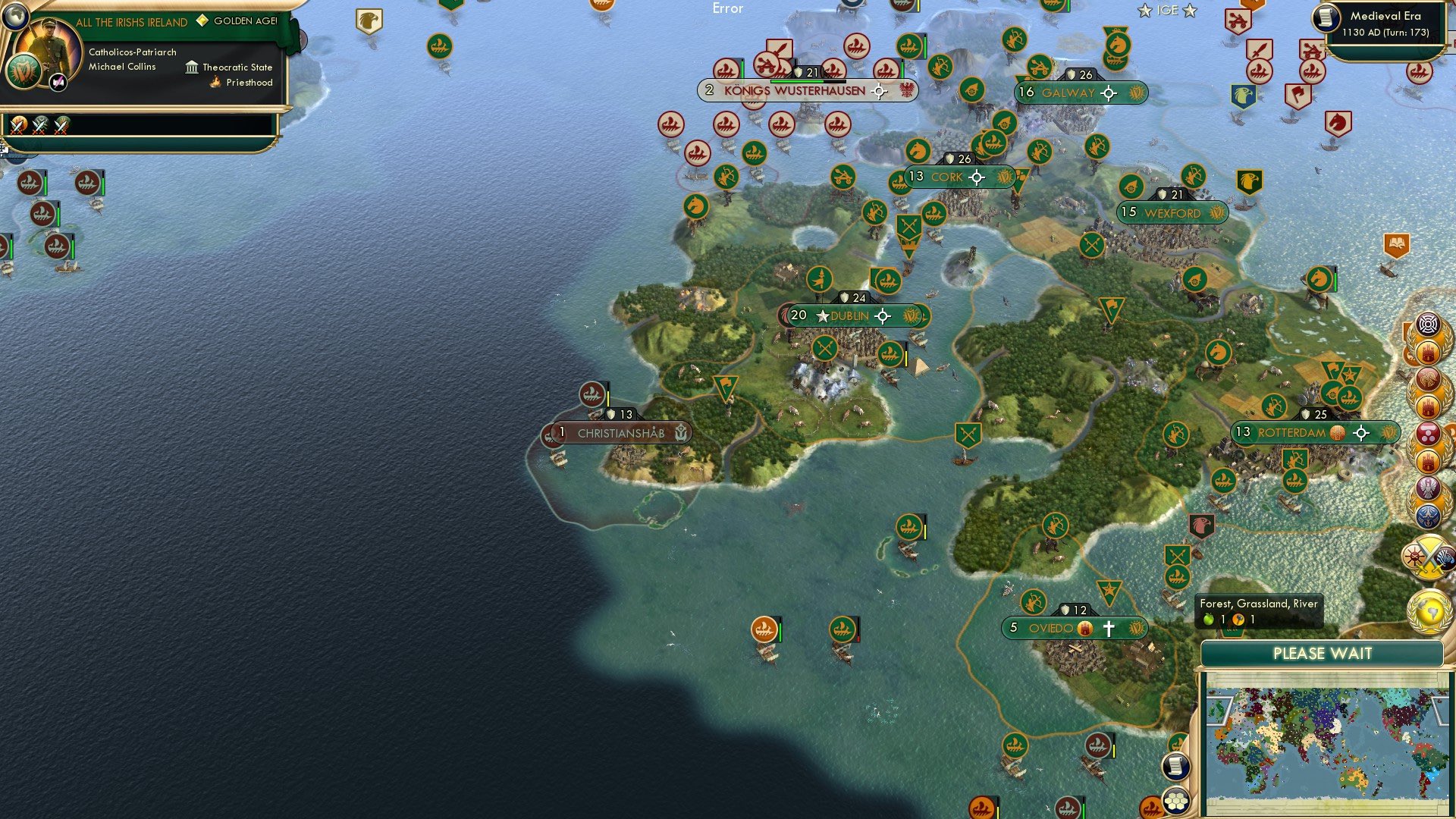Click the PLEASE WAIT banner
The height and width of the screenshot is (819, 1456).
[1323, 653]
